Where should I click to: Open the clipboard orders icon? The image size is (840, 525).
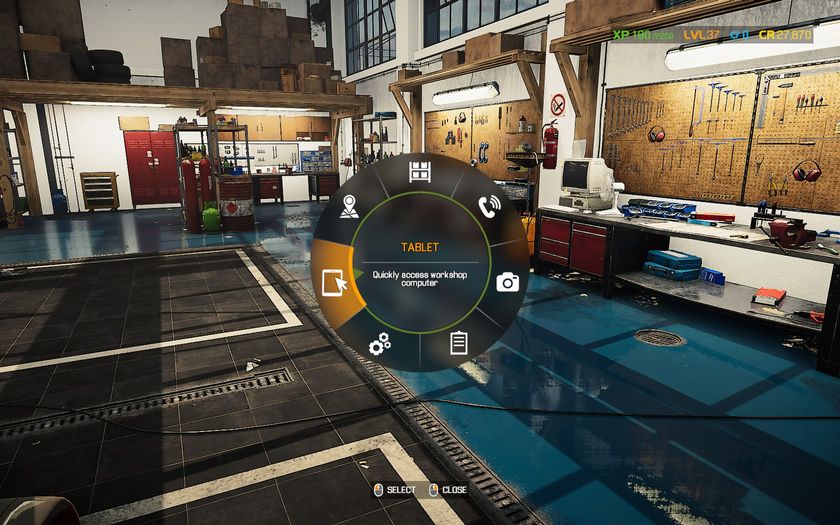[x=459, y=343]
